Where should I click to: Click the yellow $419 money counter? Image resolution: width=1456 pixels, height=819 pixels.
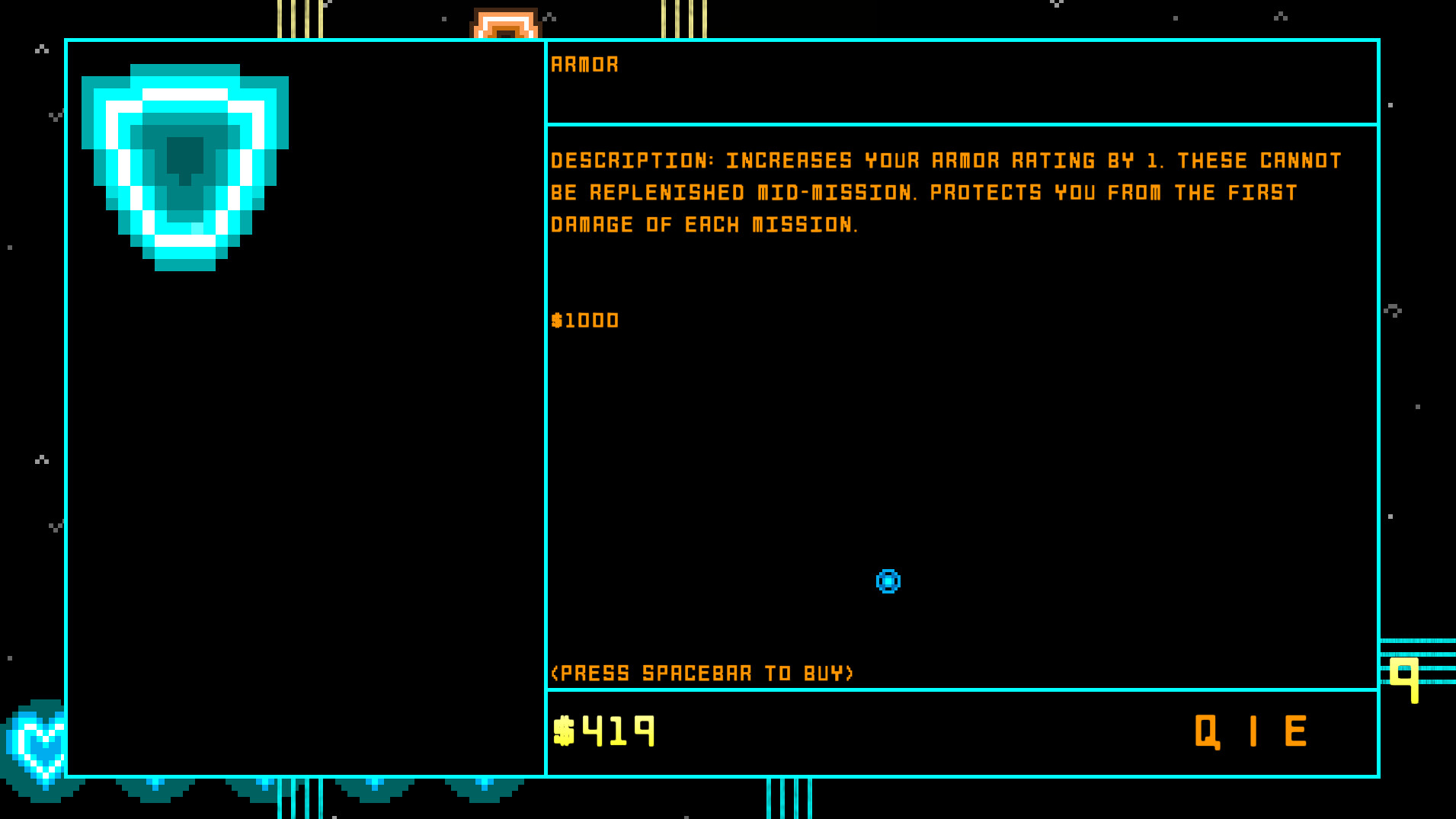tap(606, 729)
